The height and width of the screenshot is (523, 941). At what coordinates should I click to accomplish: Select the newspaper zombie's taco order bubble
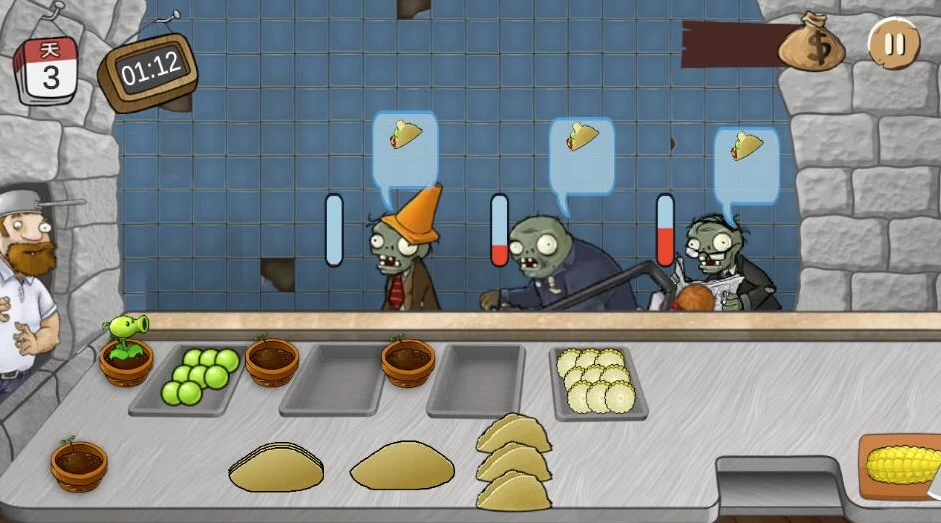(745, 160)
